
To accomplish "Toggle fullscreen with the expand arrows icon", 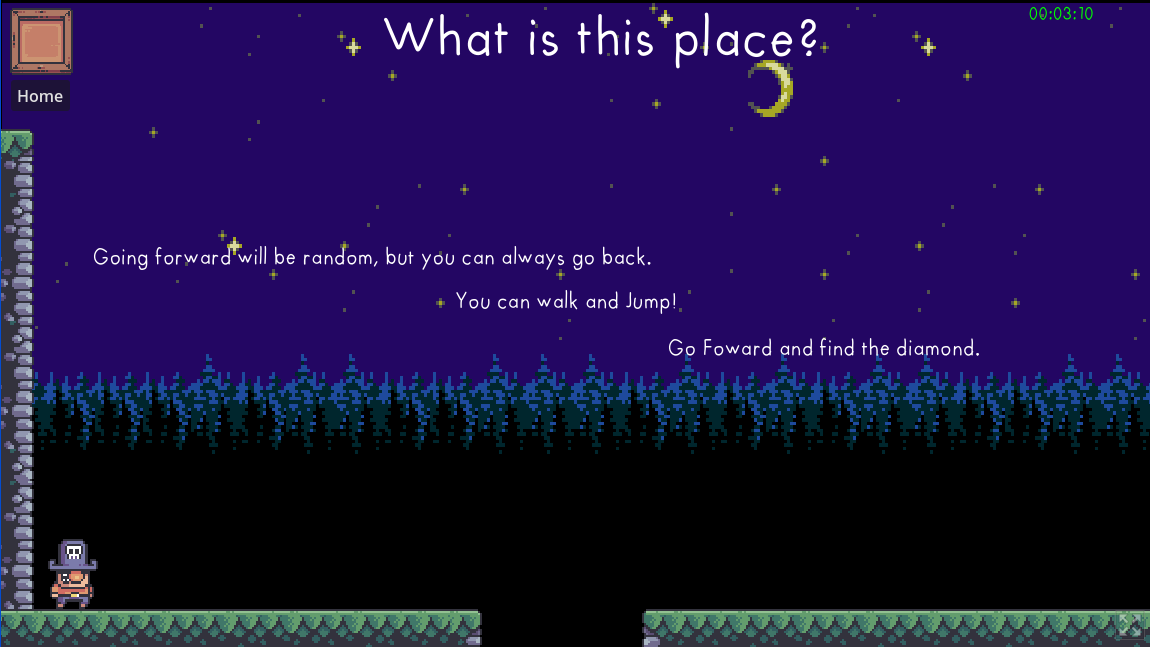I will [1129, 626].
